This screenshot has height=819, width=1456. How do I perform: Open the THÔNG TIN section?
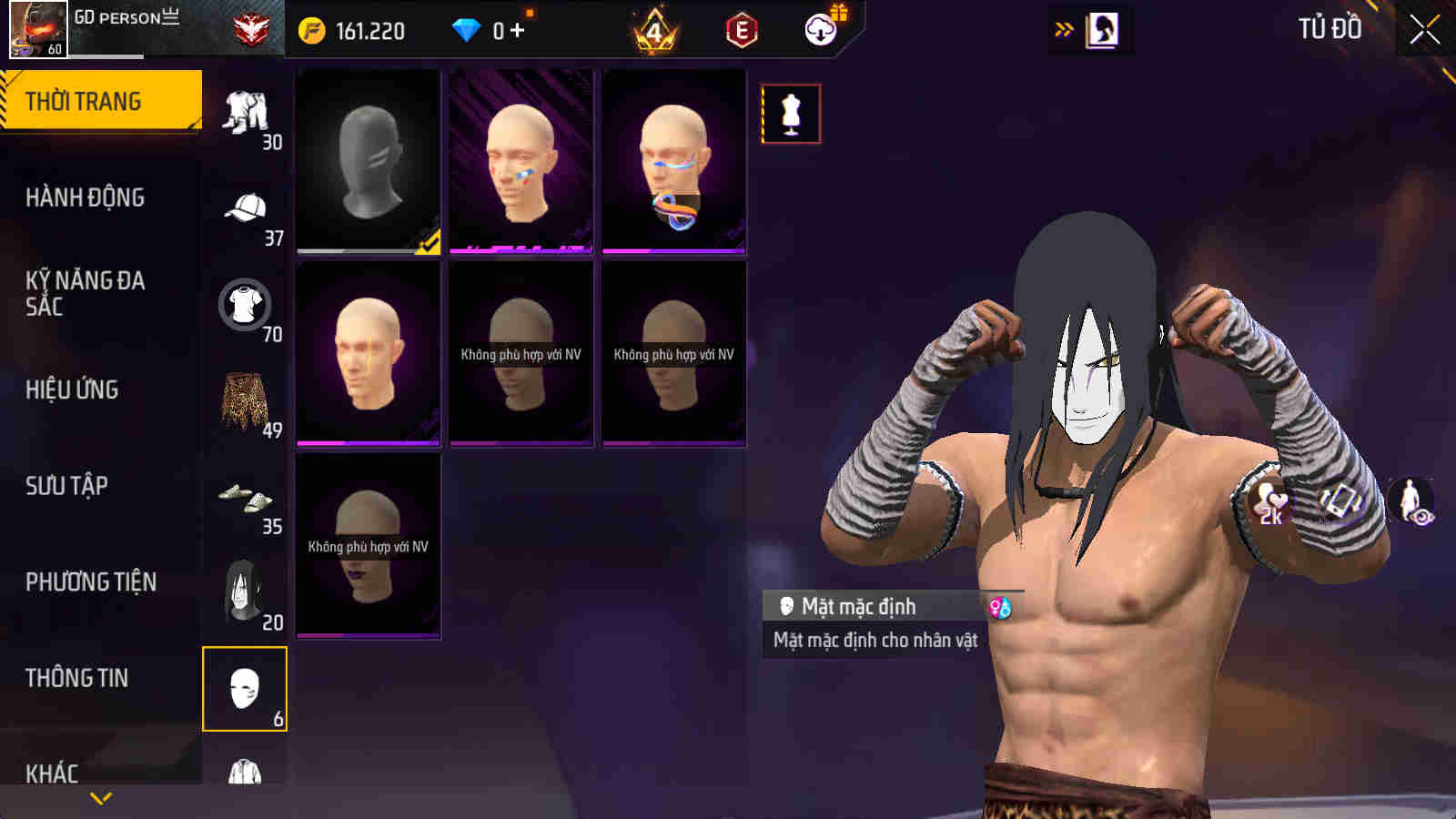[77, 677]
